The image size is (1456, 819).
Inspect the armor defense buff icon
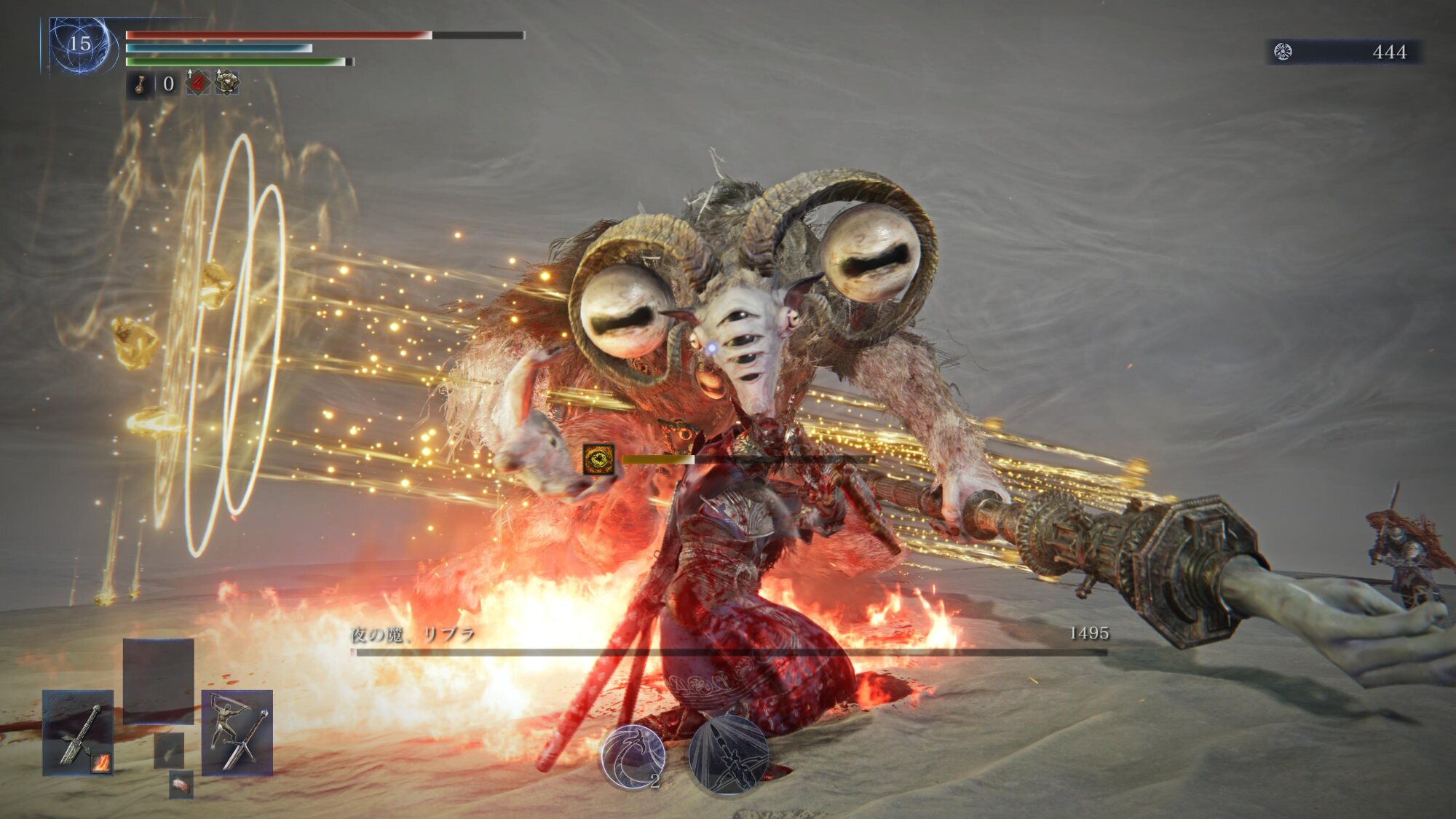(226, 84)
